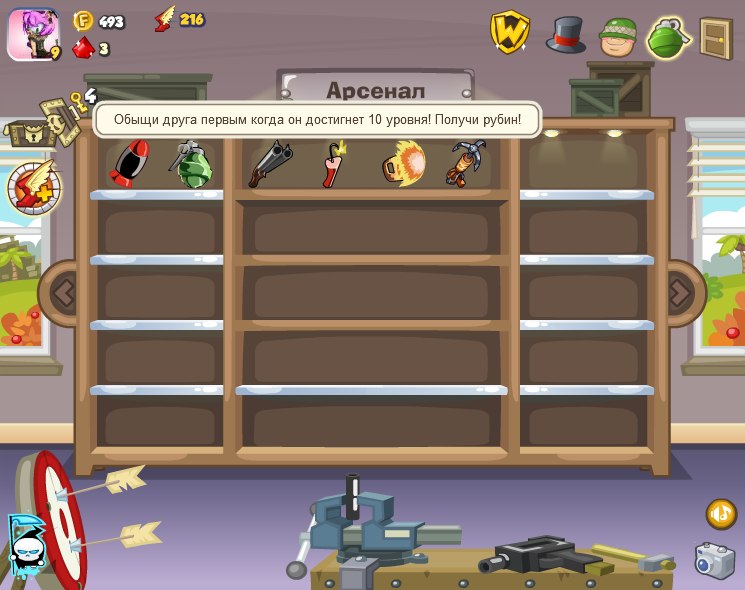This screenshot has width=745, height=590.
Task: Open the top hat shop
Action: 565,34
